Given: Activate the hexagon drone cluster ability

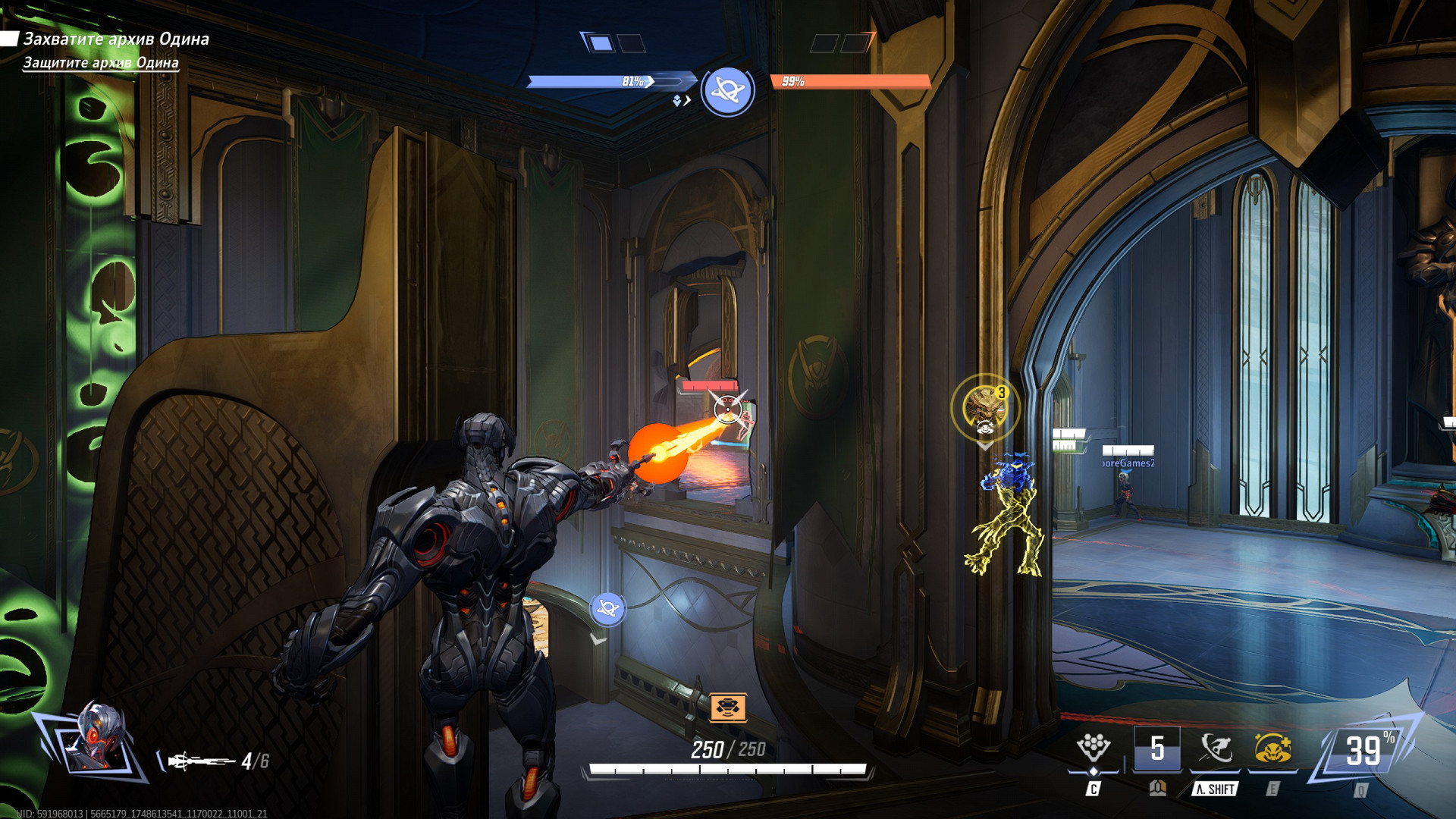Looking at the screenshot, I should click(1093, 748).
